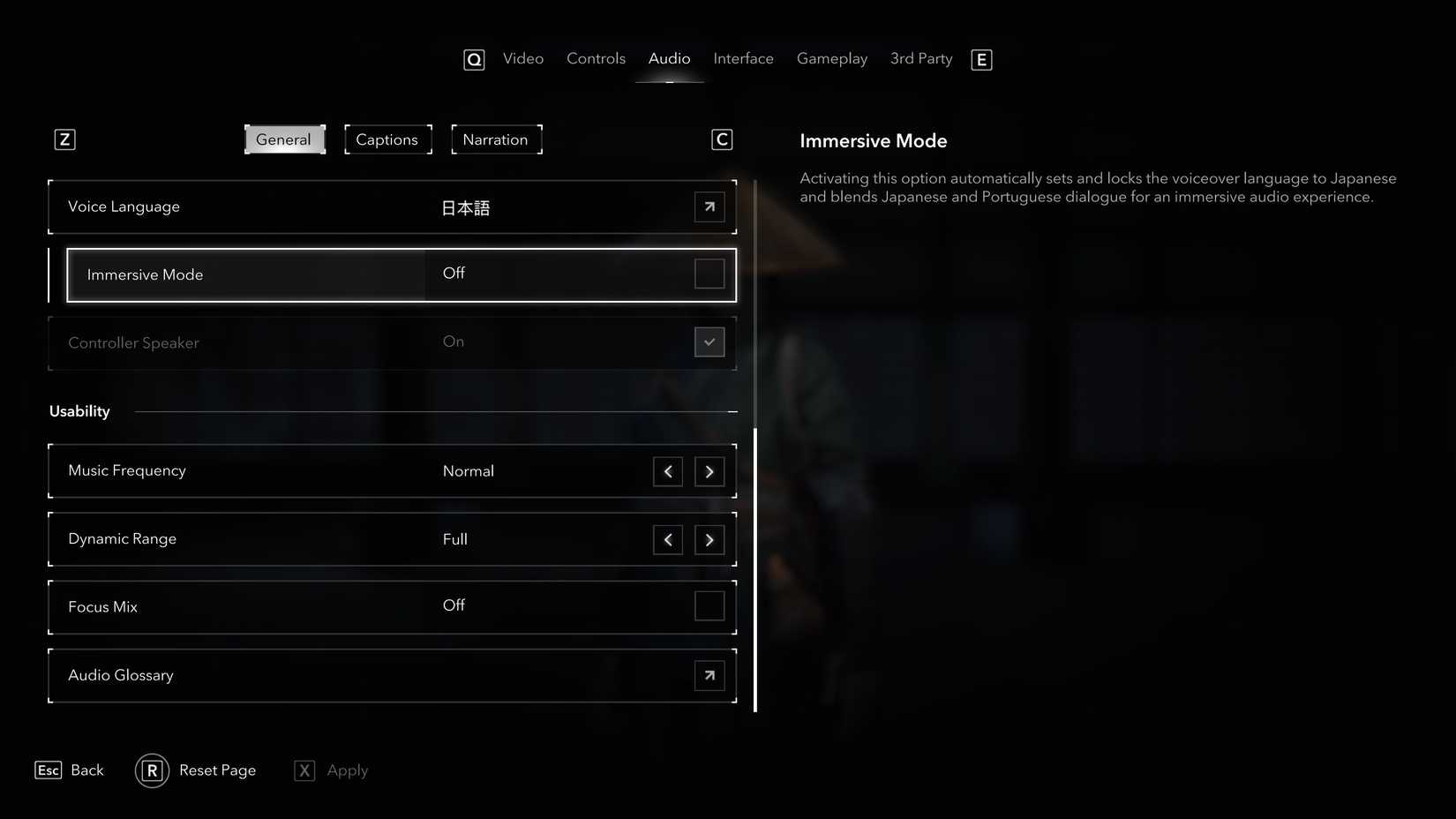Open the Gameplay settings tab
Viewport: 1456px width, 819px height.
[x=831, y=58]
